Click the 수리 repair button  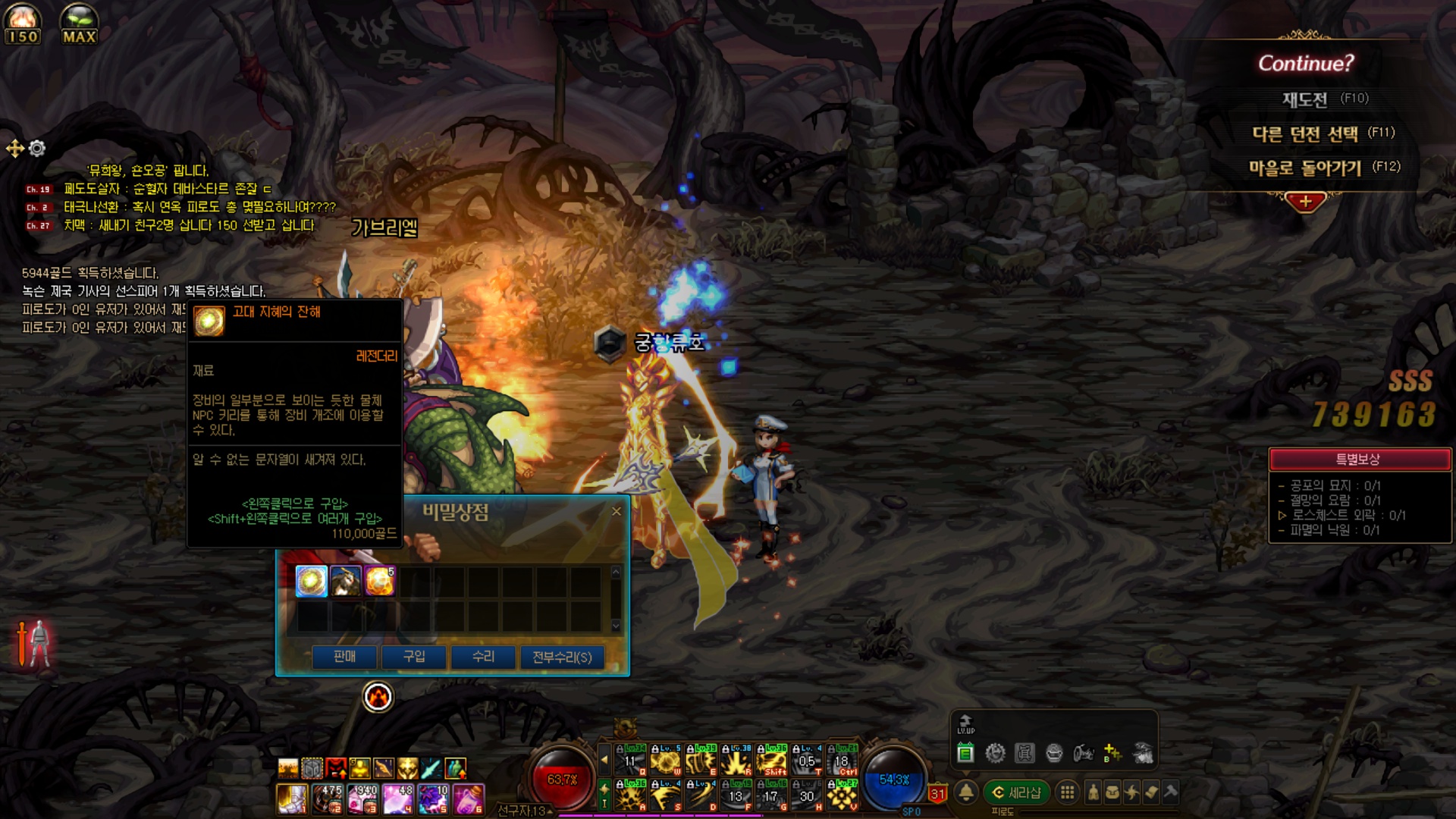pyautogui.click(x=483, y=657)
